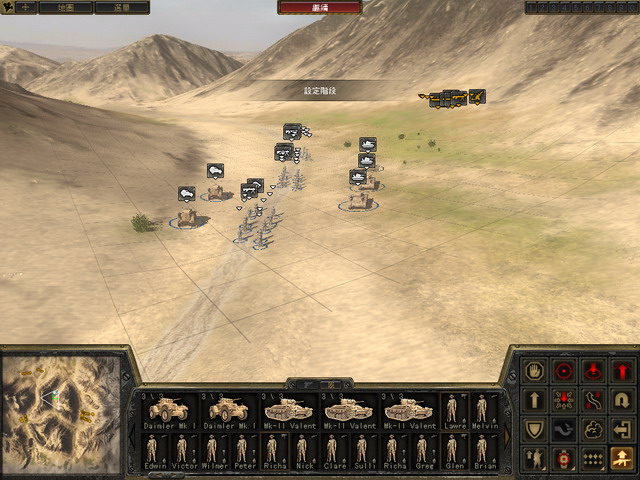Select soldier Brian's unit card

coord(483,451)
